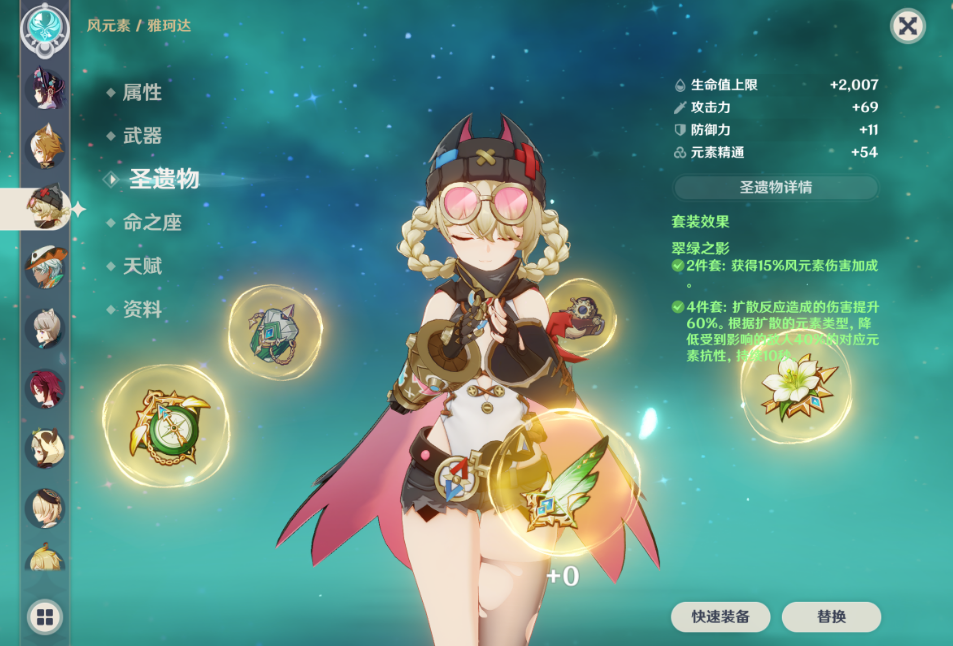Select the top character portrait with dark hair
The width and height of the screenshot is (953, 646).
(x=45, y=88)
